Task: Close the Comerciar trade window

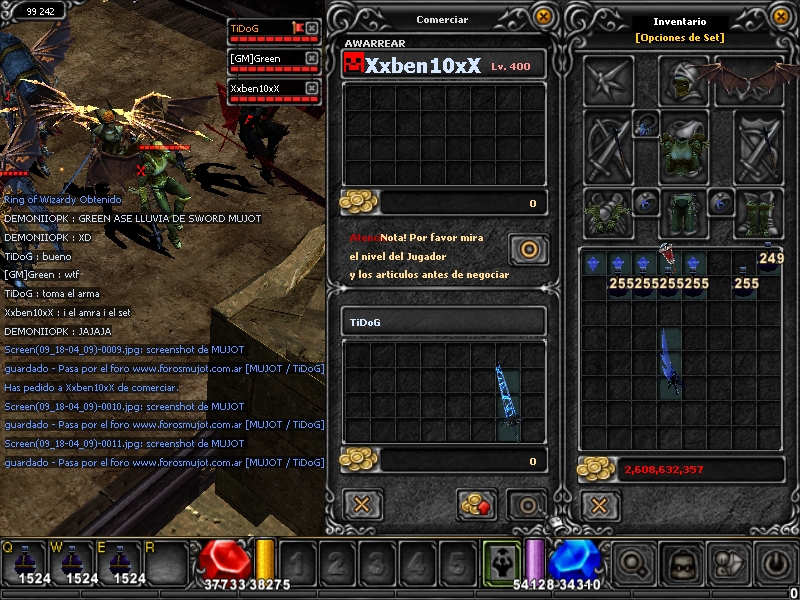Action: tap(543, 16)
